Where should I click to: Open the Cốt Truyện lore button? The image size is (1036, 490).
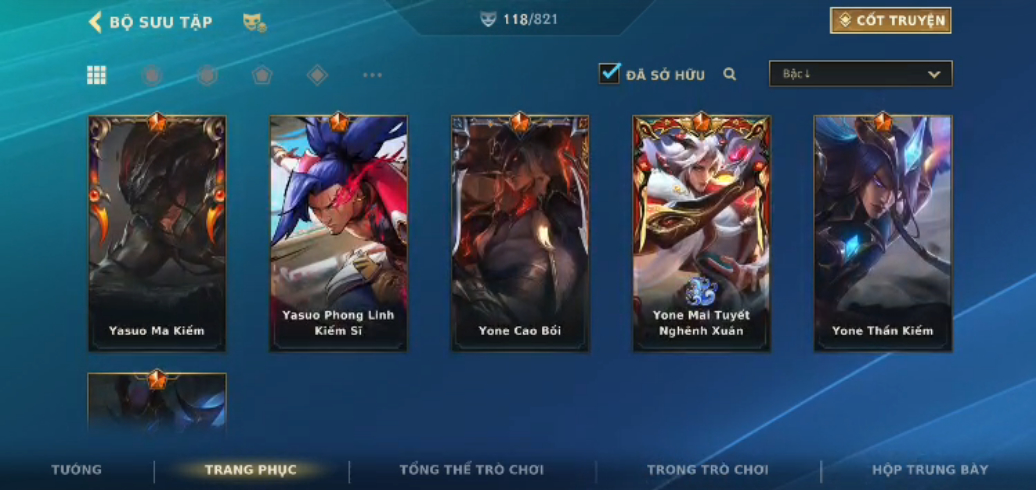click(x=890, y=21)
